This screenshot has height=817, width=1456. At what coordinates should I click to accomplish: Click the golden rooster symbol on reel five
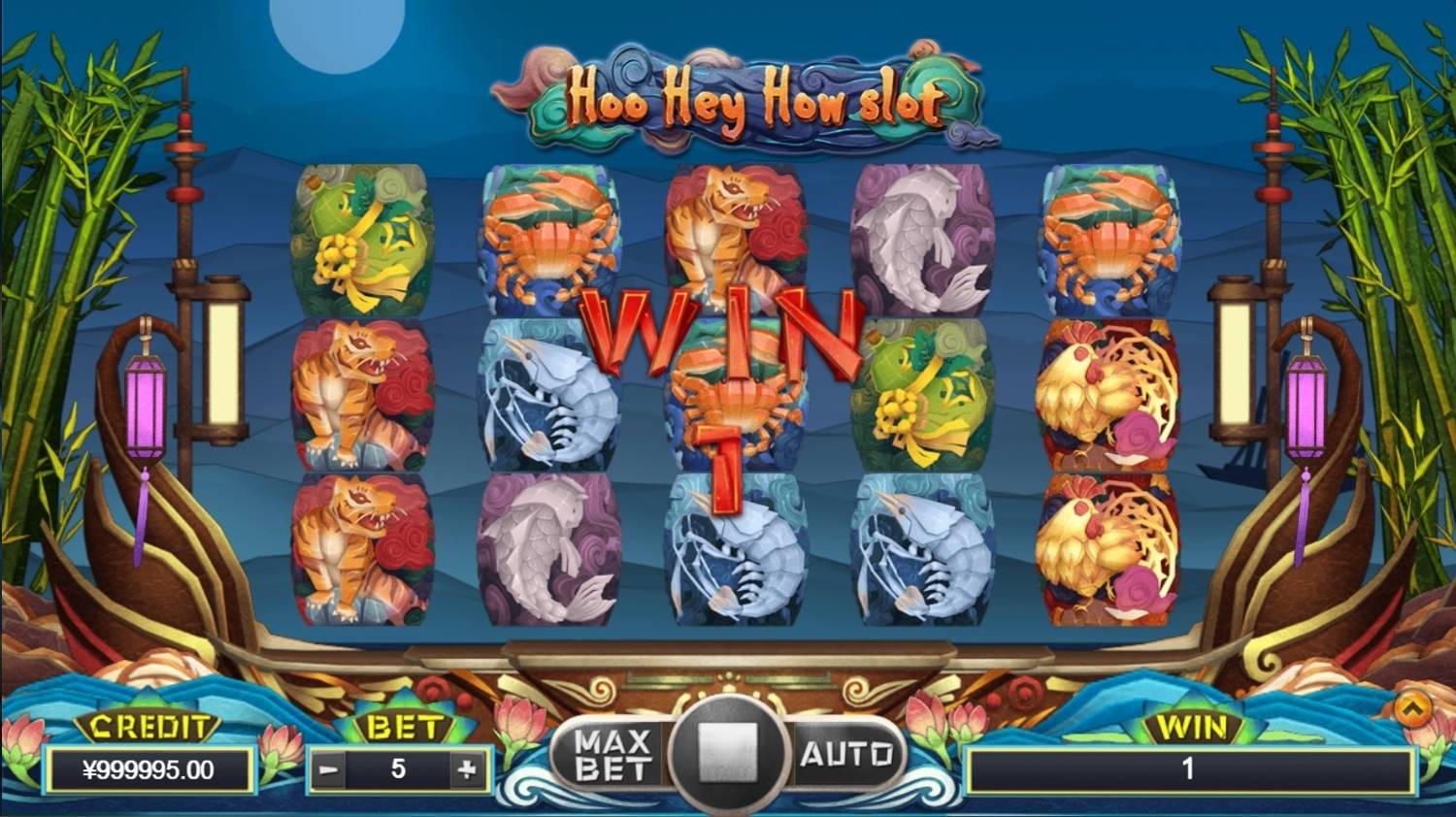(1111, 398)
